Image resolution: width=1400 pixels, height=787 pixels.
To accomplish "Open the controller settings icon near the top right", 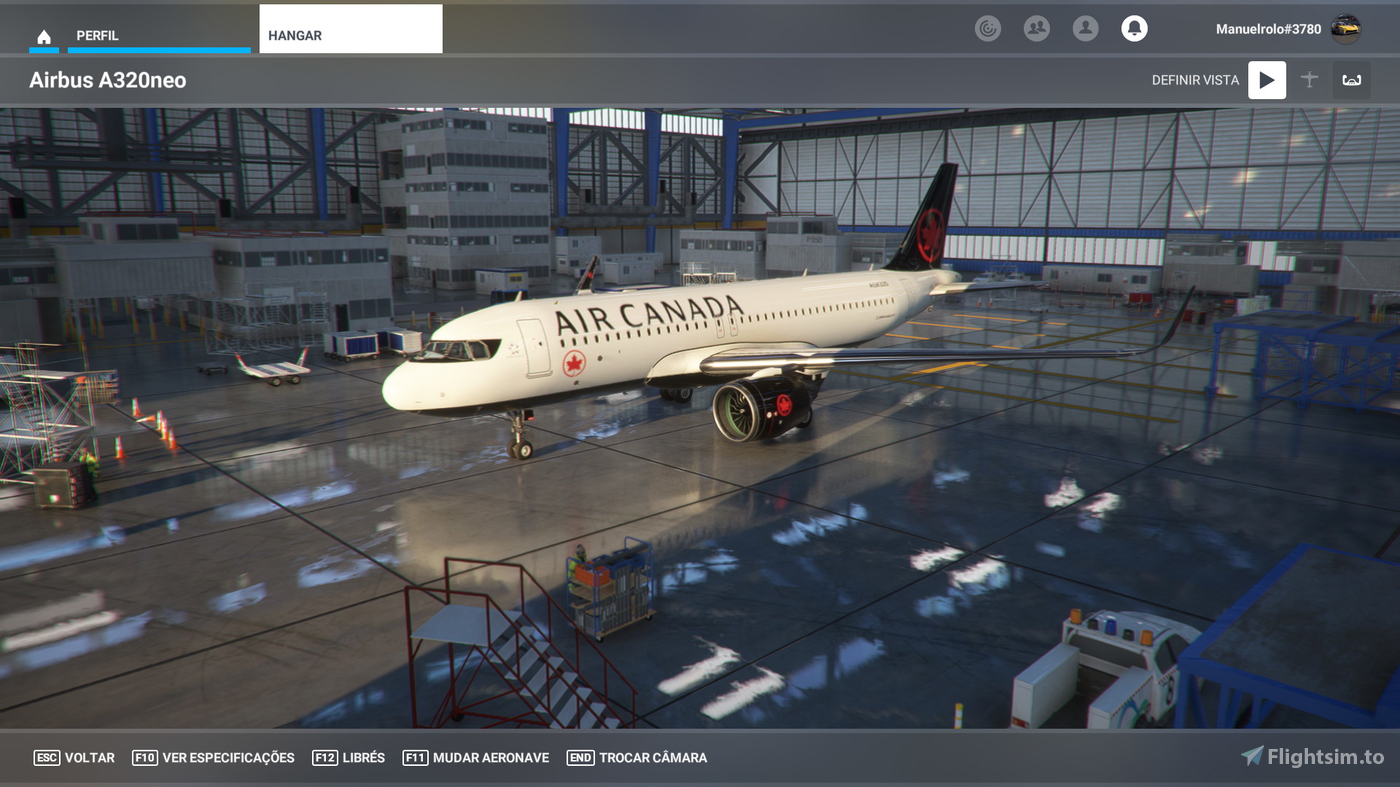I will click(988, 28).
